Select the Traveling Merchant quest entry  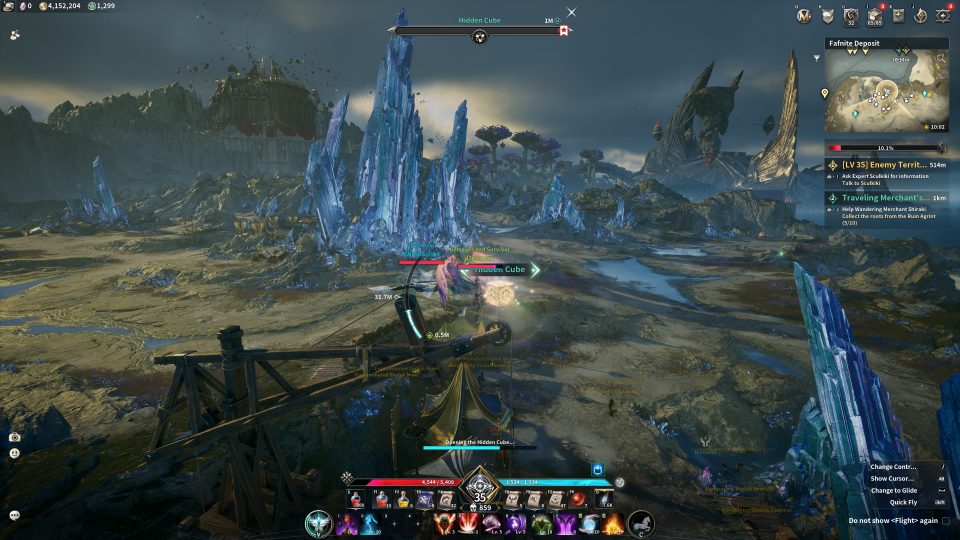point(887,198)
